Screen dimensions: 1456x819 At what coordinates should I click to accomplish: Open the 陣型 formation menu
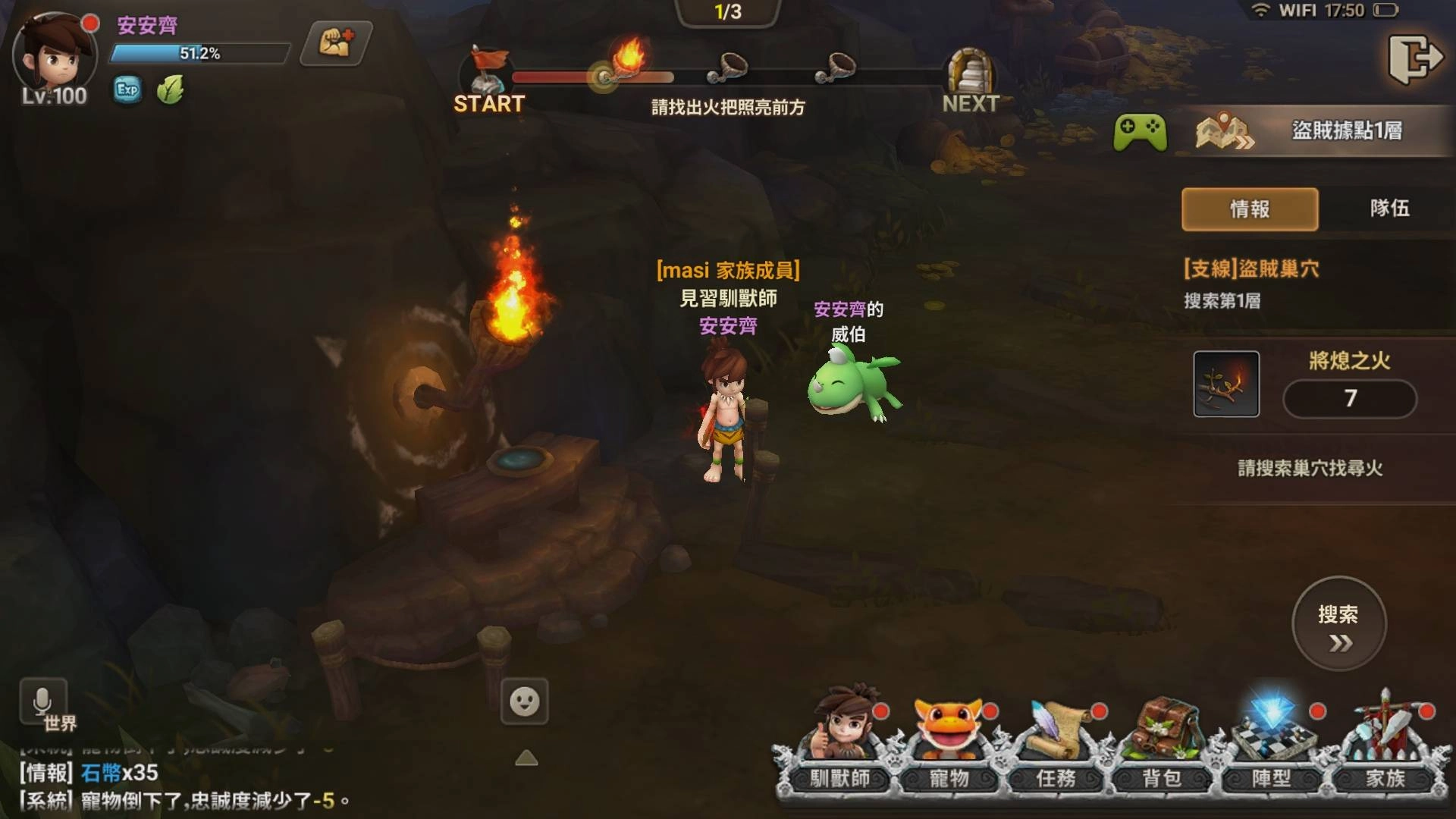[1271, 743]
